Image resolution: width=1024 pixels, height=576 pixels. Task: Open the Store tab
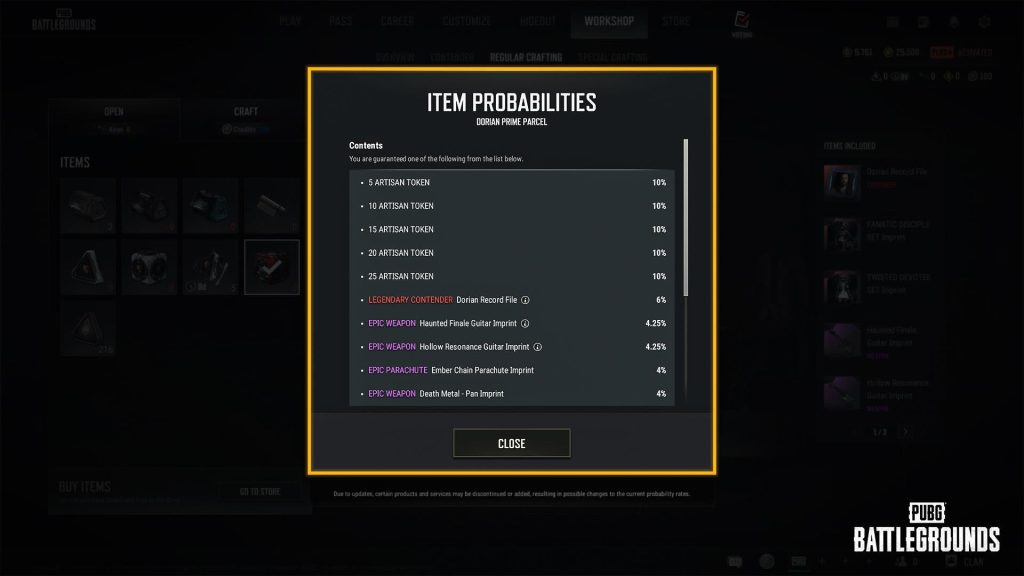[676, 21]
